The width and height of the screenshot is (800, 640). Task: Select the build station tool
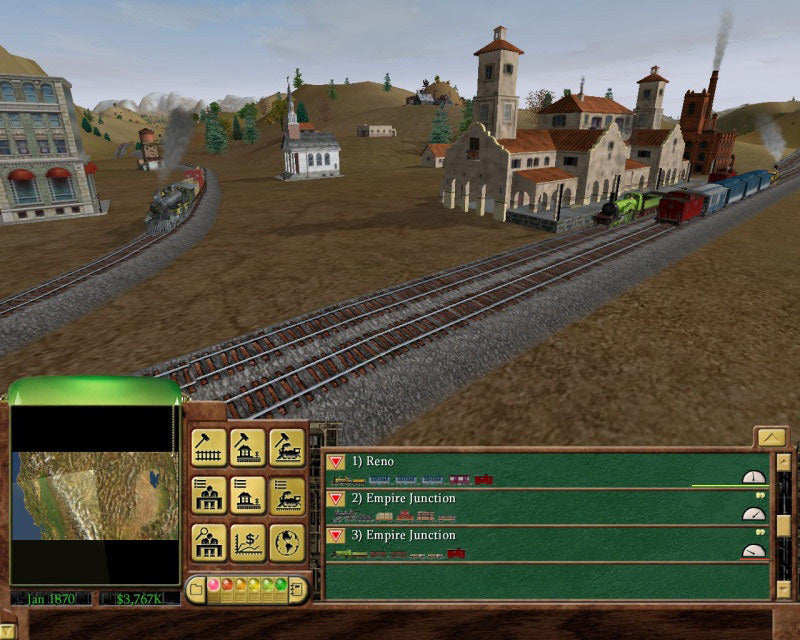(248, 448)
